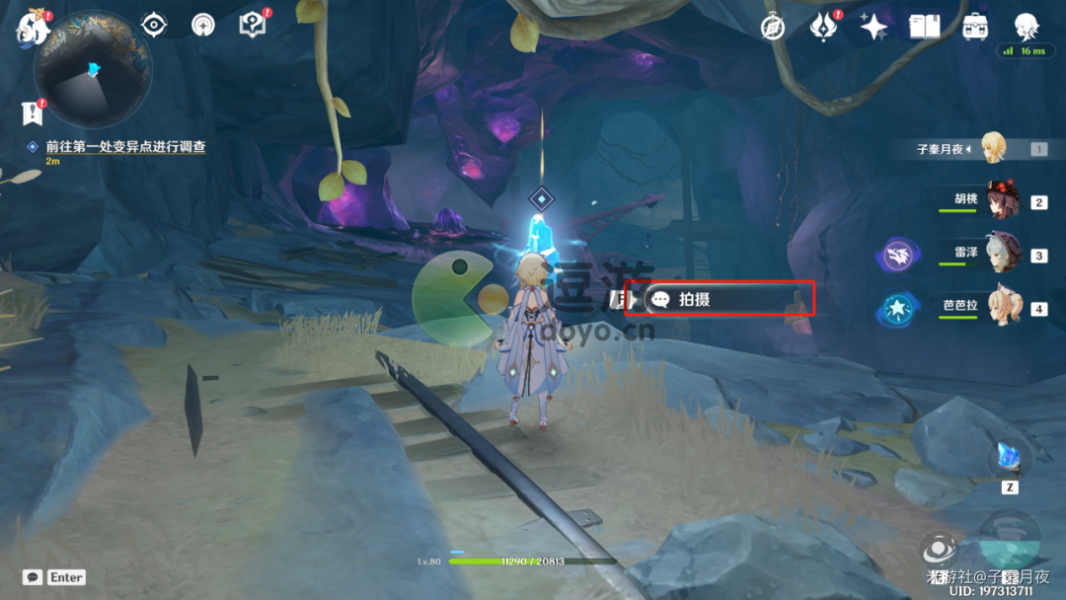
Task: Open the quest journal bookmark icon
Action: (x=34, y=112)
